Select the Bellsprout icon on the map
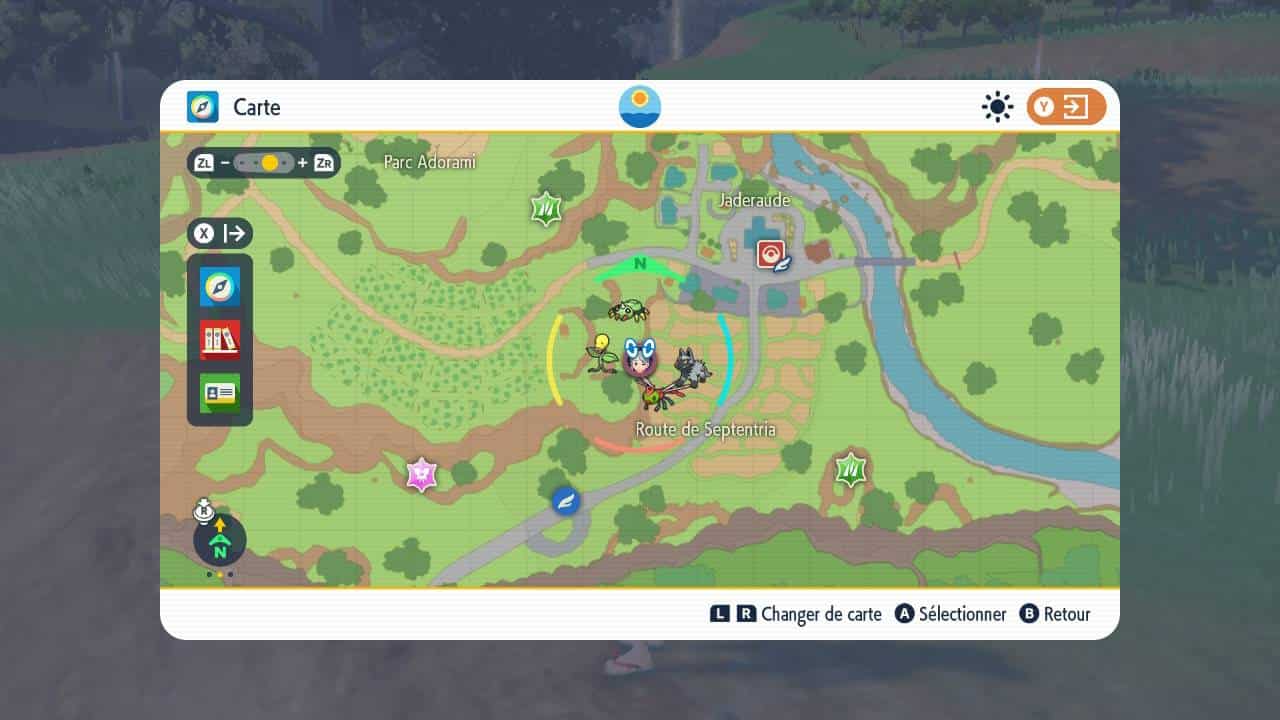 [601, 354]
